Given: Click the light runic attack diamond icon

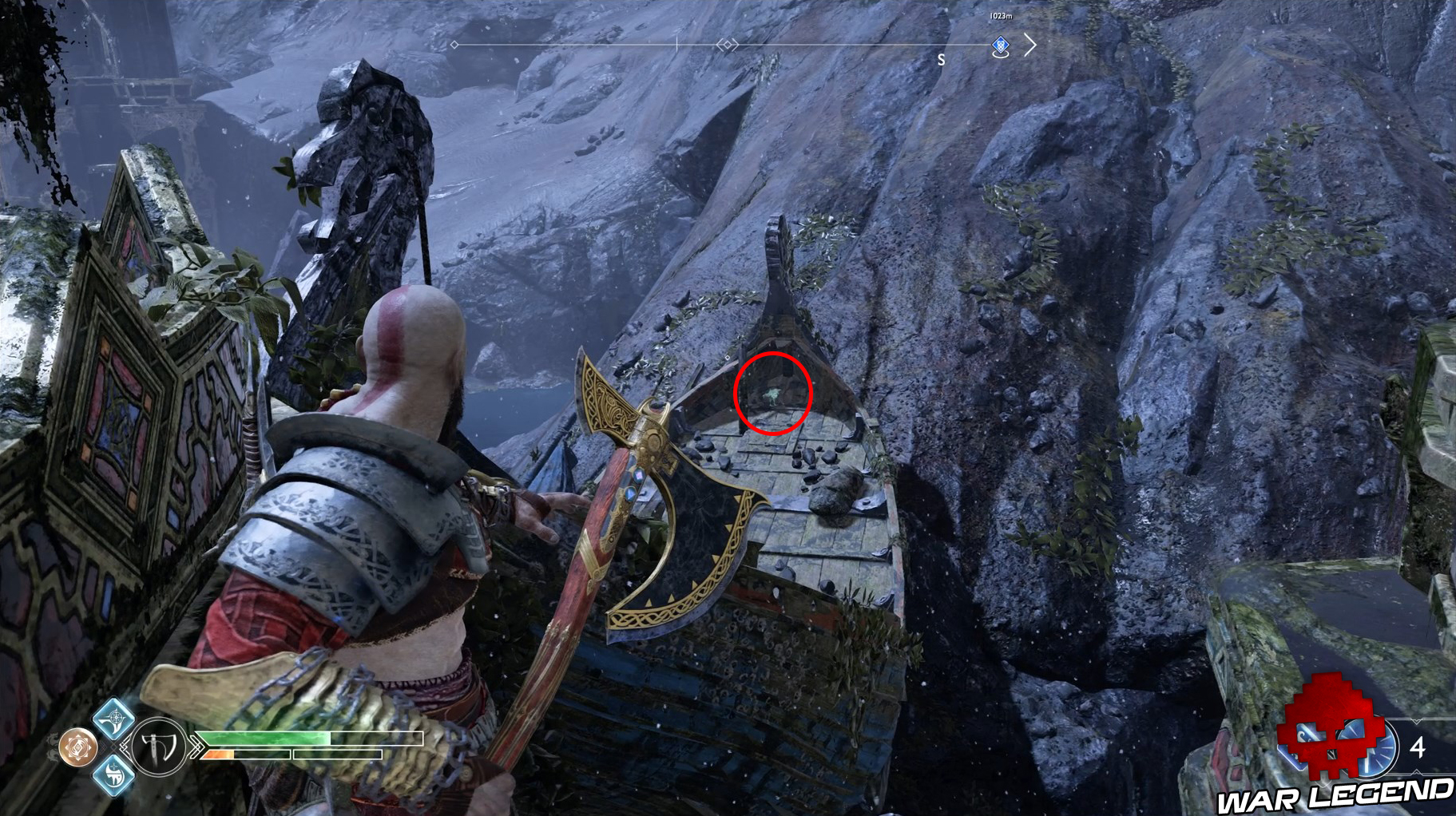Looking at the screenshot, I should 113,723.
